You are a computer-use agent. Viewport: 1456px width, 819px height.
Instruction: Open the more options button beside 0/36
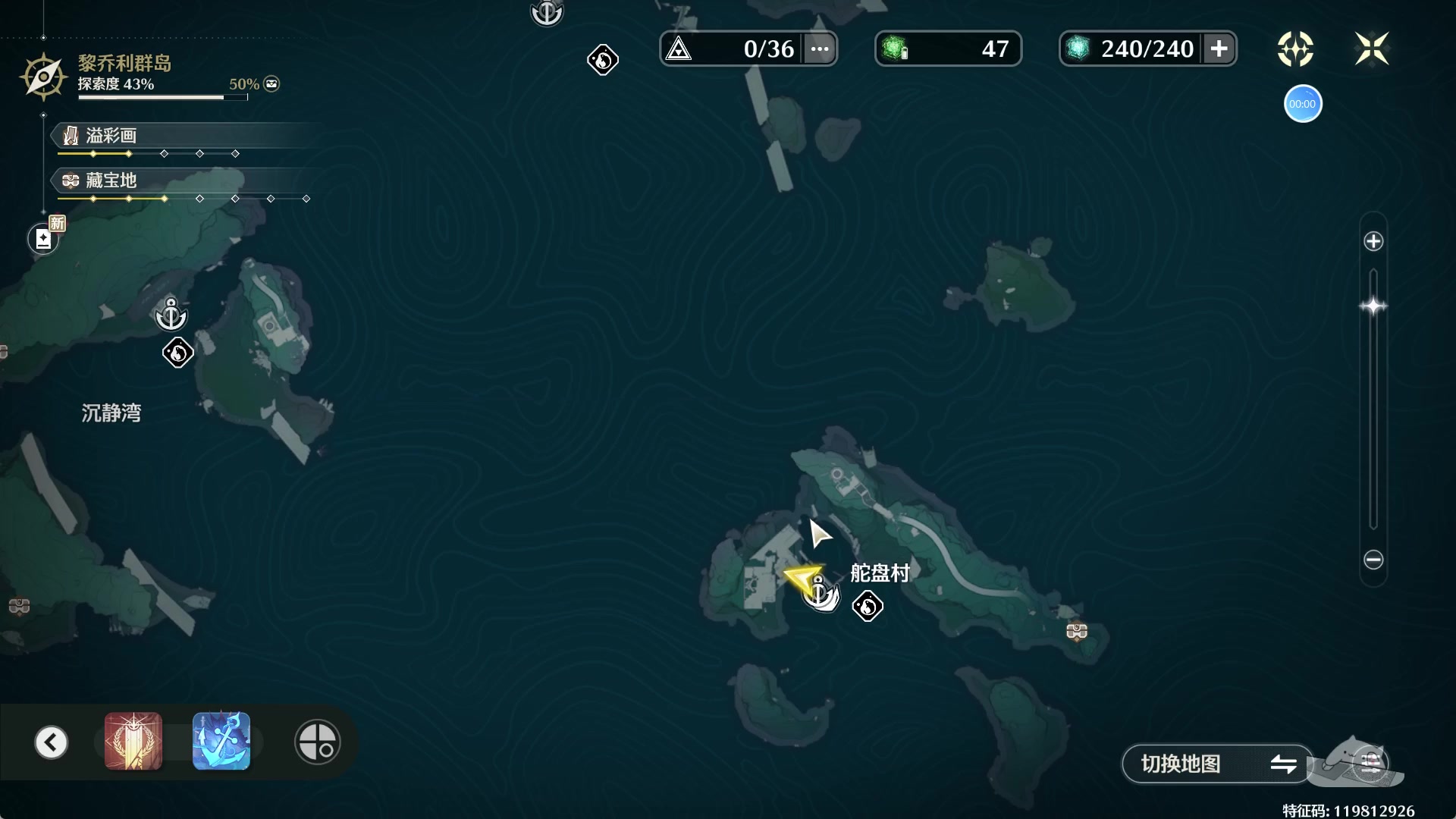[x=820, y=49]
